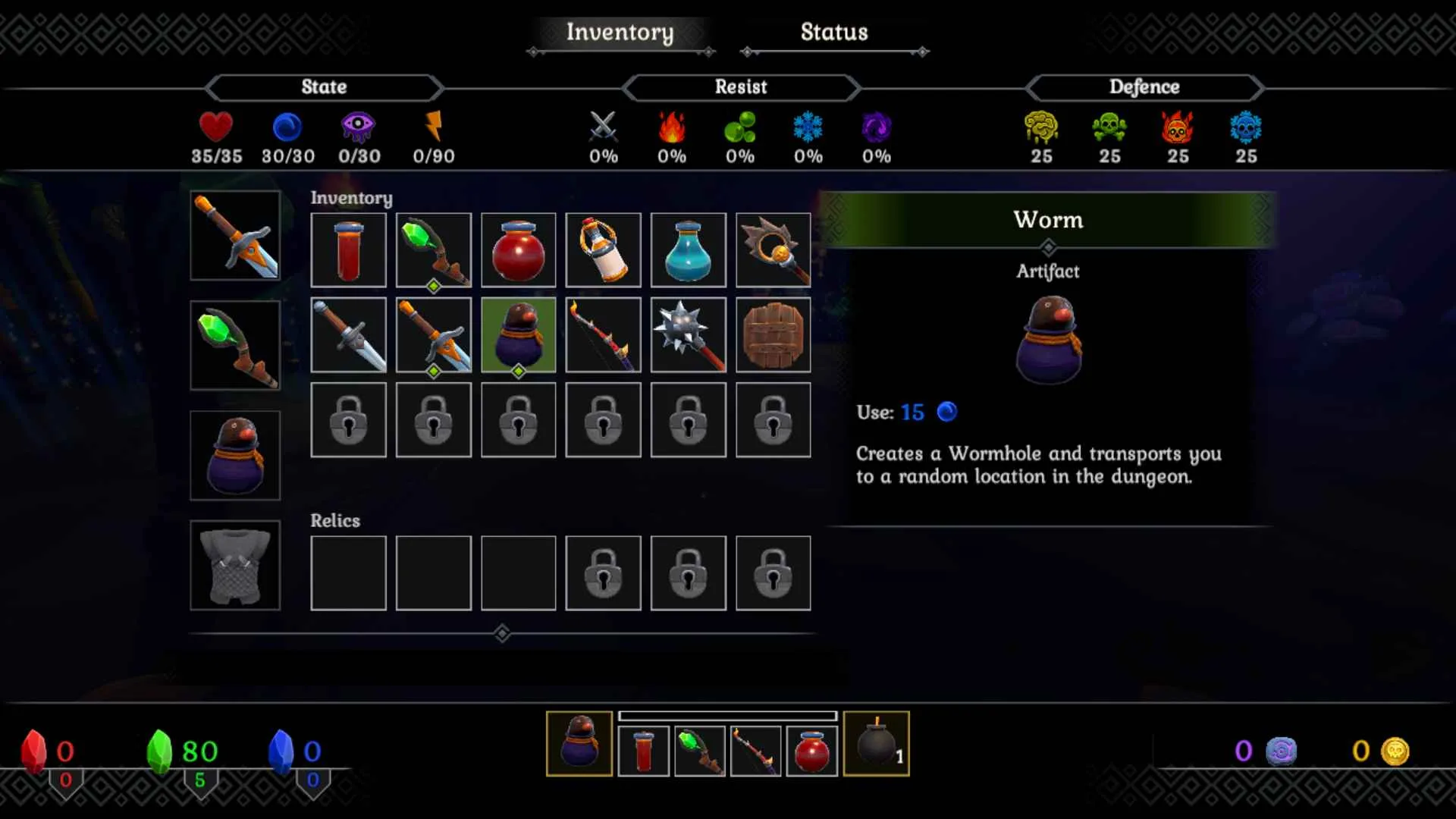The height and width of the screenshot is (819, 1456).
Task: Select the Inventory tab
Action: (x=620, y=33)
